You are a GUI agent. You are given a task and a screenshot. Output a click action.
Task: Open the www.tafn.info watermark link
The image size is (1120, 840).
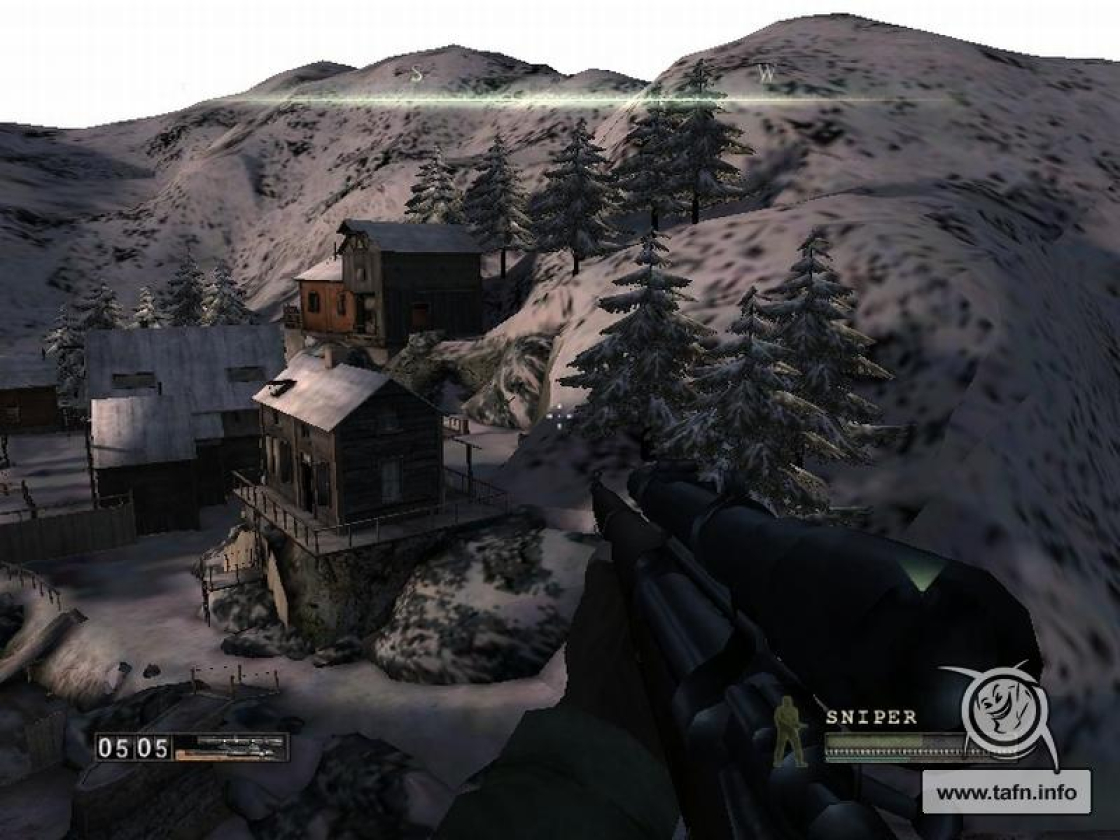tap(1006, 792)
